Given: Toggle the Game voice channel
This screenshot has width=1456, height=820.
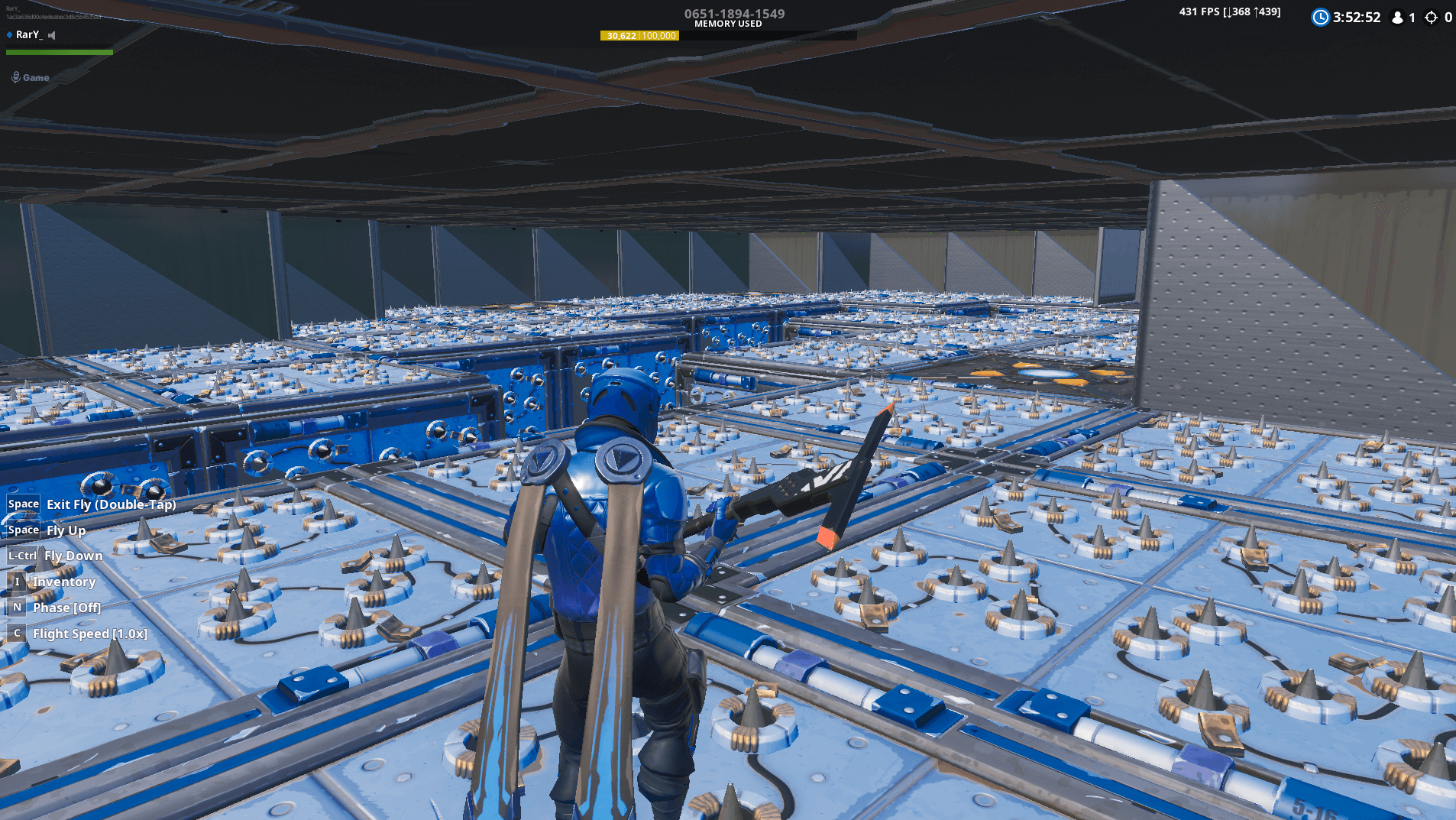Looking at the screenshot, I should 35,77.
